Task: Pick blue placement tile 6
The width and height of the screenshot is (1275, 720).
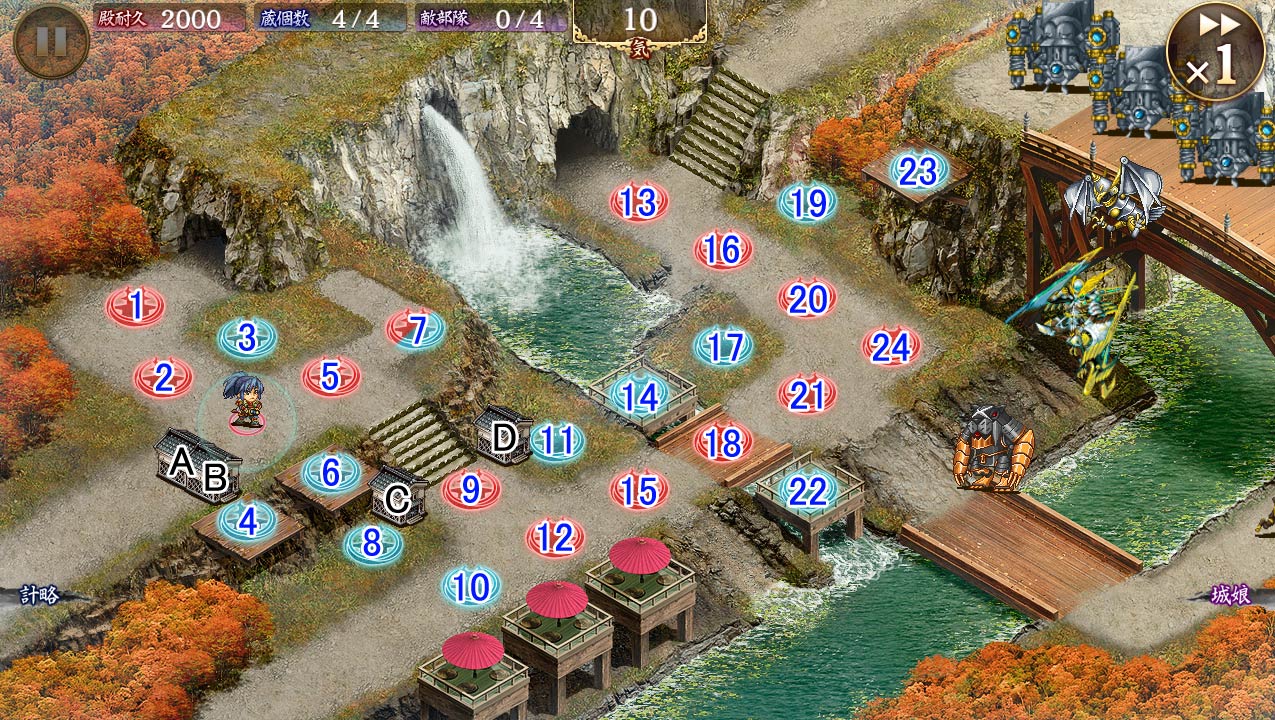Action: pos(331,472)
